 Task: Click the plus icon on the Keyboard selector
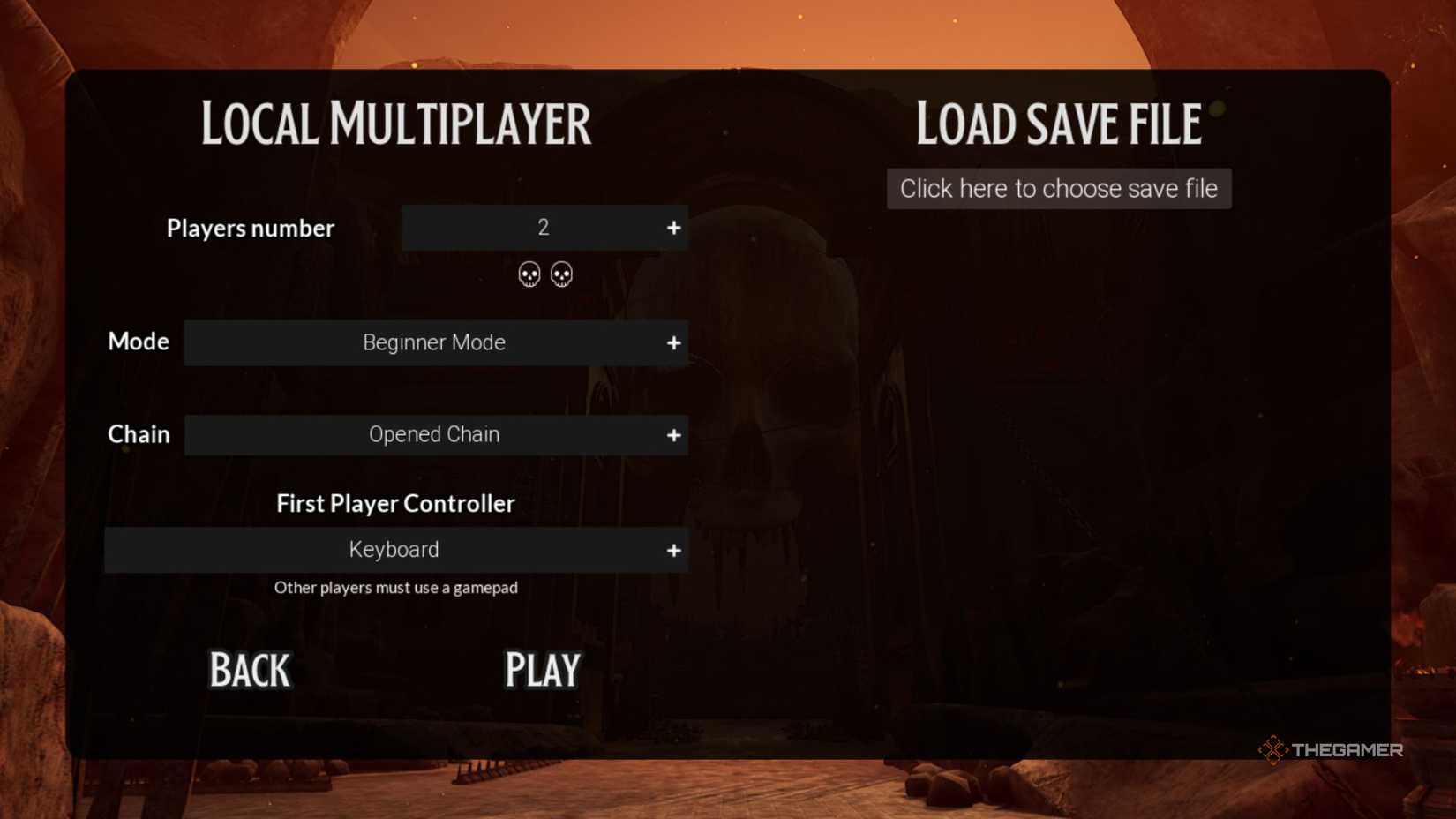pos(674,550)
